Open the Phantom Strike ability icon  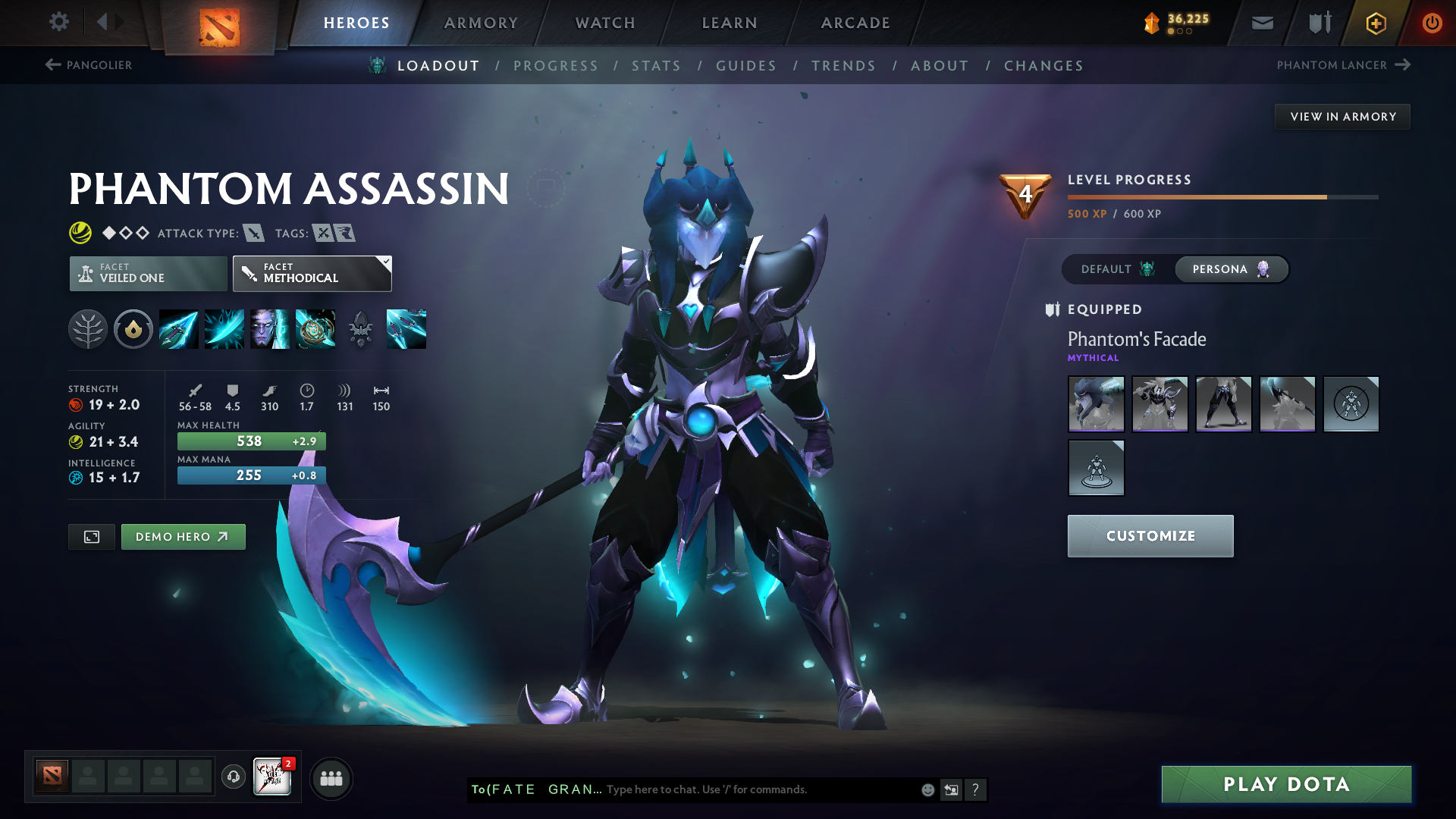pos(224,329)
